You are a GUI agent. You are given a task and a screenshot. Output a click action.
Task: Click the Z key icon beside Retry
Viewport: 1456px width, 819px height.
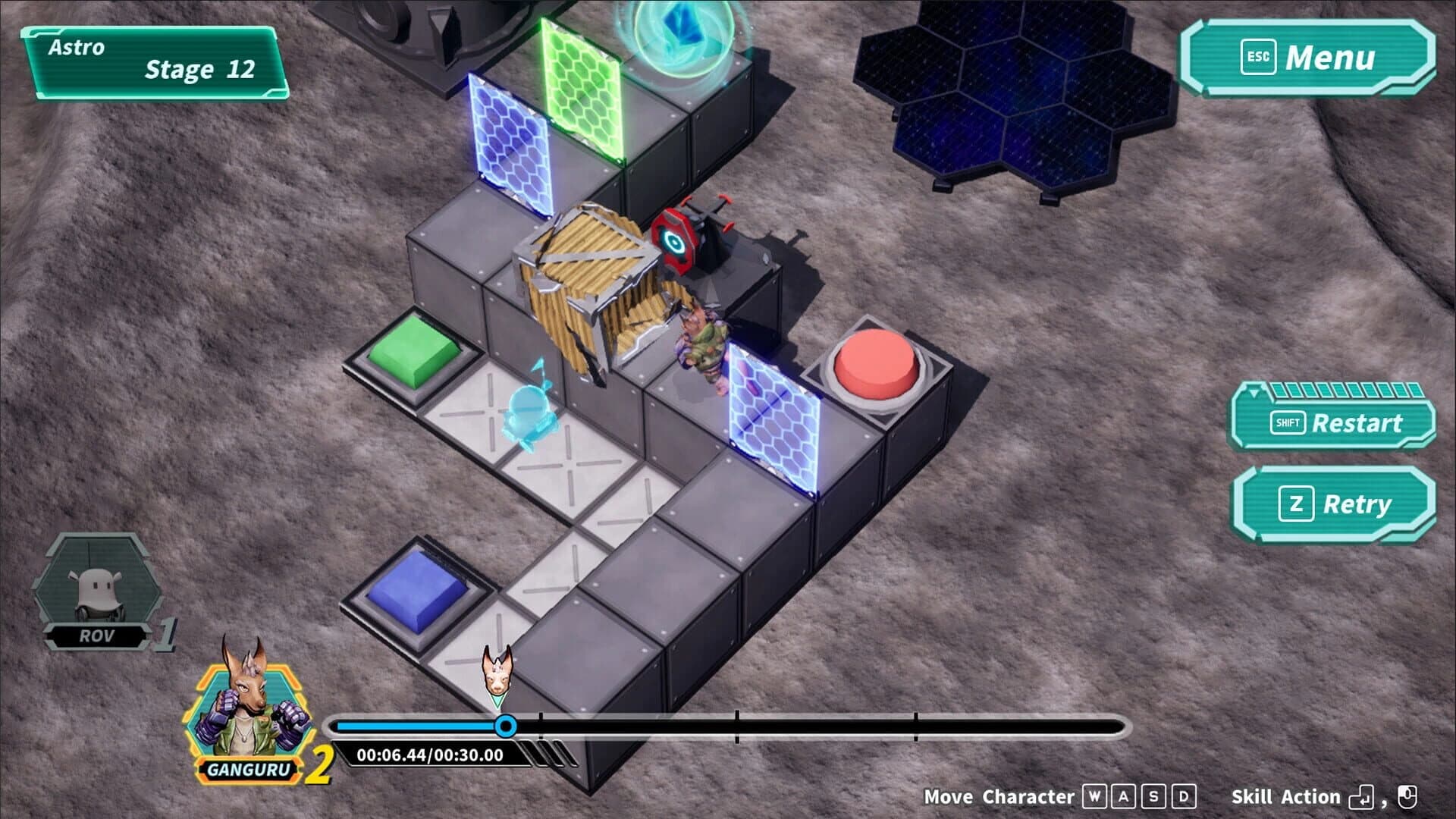coord(1298,503)
